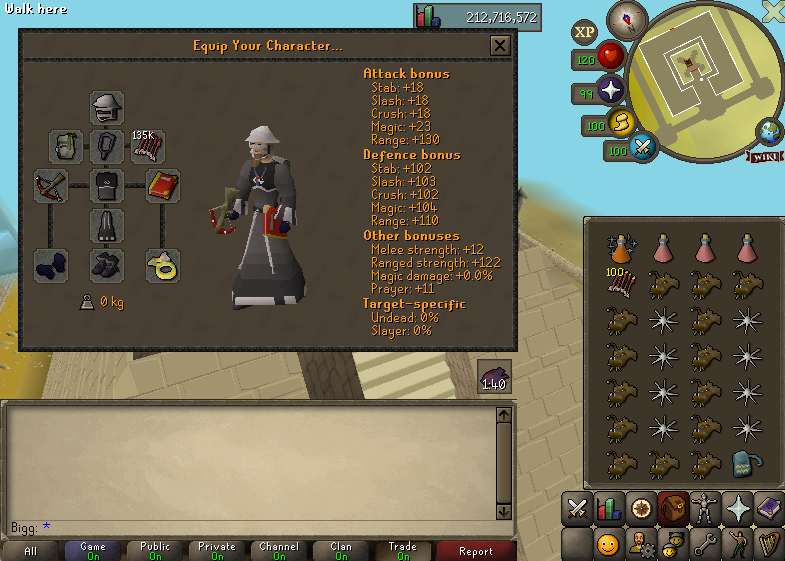Select the red book shield slot
This screenshot has height=561, width=785.
(163, 185)
